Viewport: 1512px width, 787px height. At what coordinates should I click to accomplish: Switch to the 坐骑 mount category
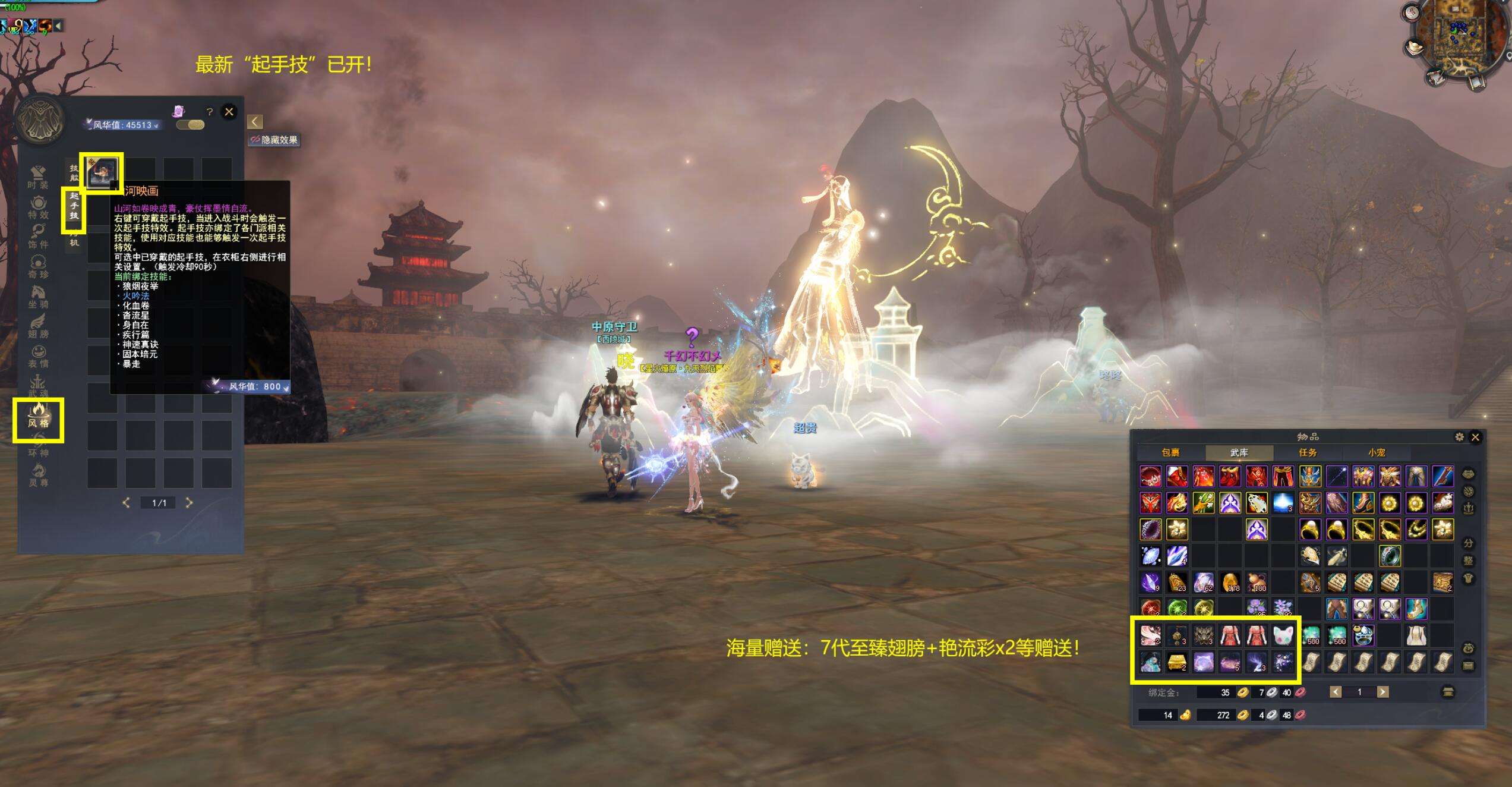click(38, 297)
